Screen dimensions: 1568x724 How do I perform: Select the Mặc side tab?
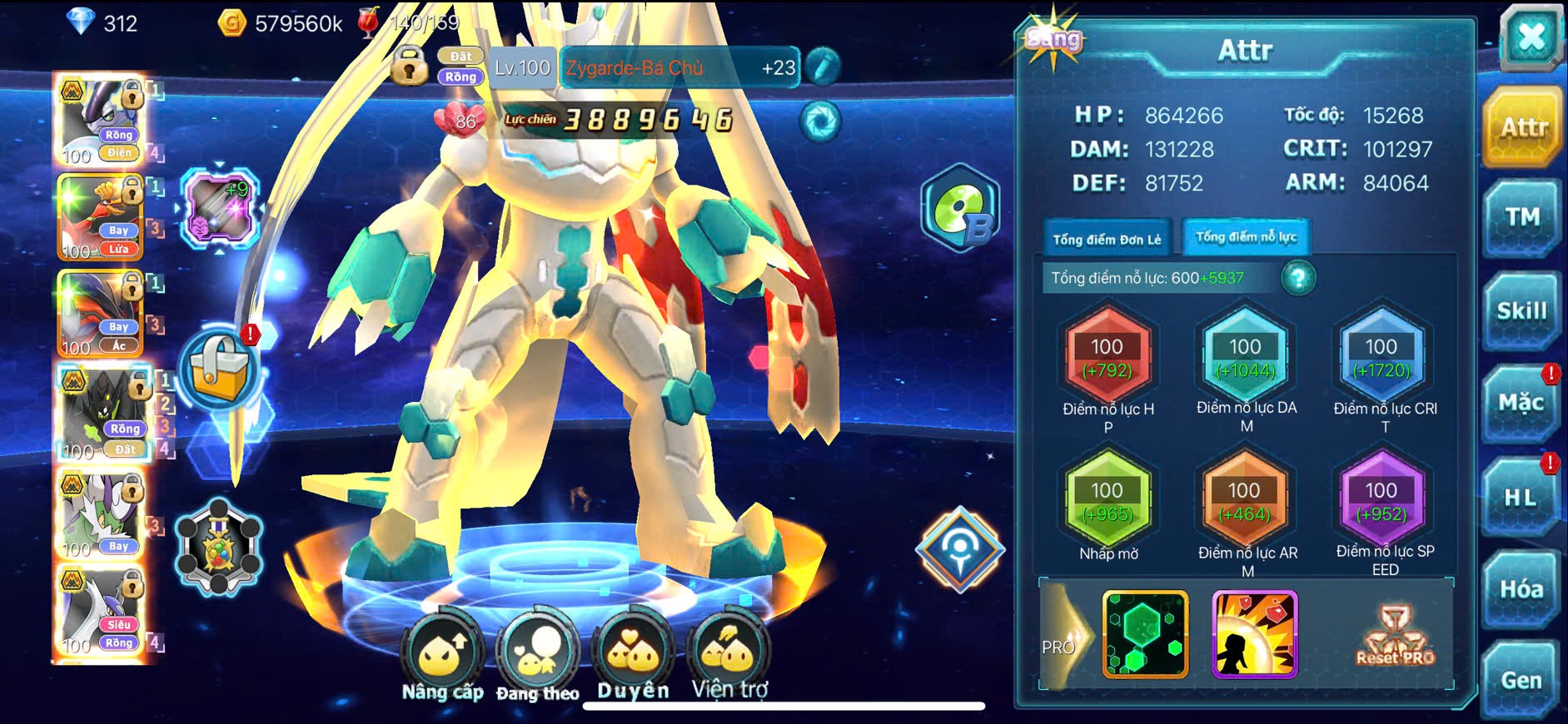(1522, 404)
